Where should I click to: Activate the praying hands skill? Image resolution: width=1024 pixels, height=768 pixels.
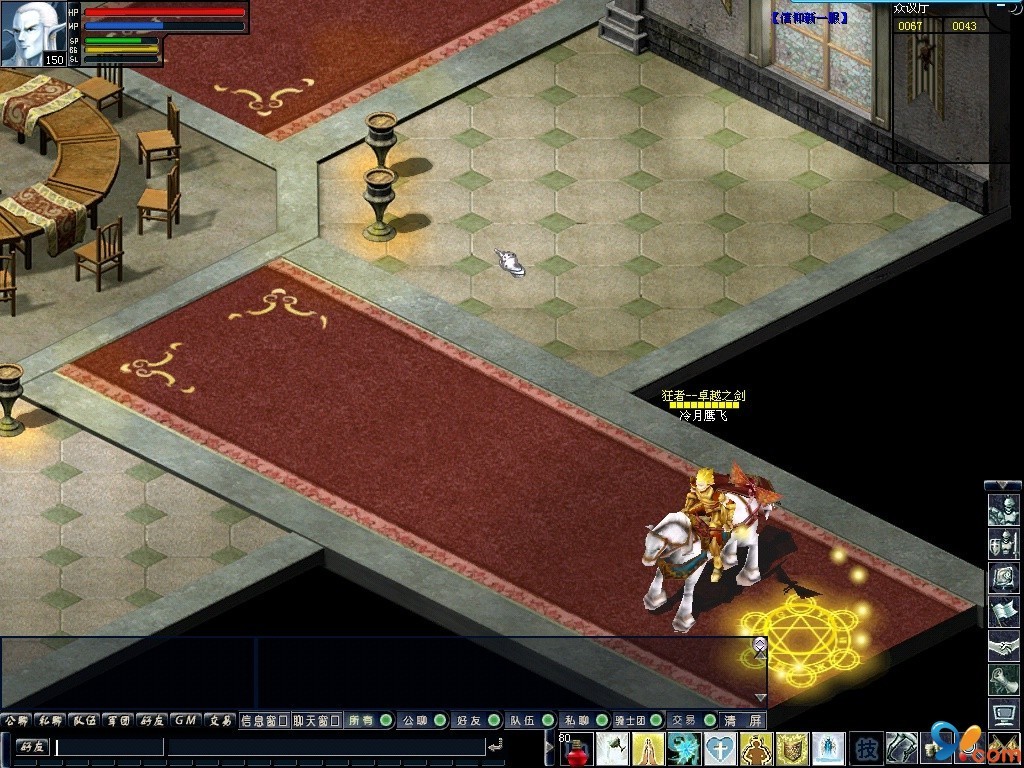click(x=649, y=748)
